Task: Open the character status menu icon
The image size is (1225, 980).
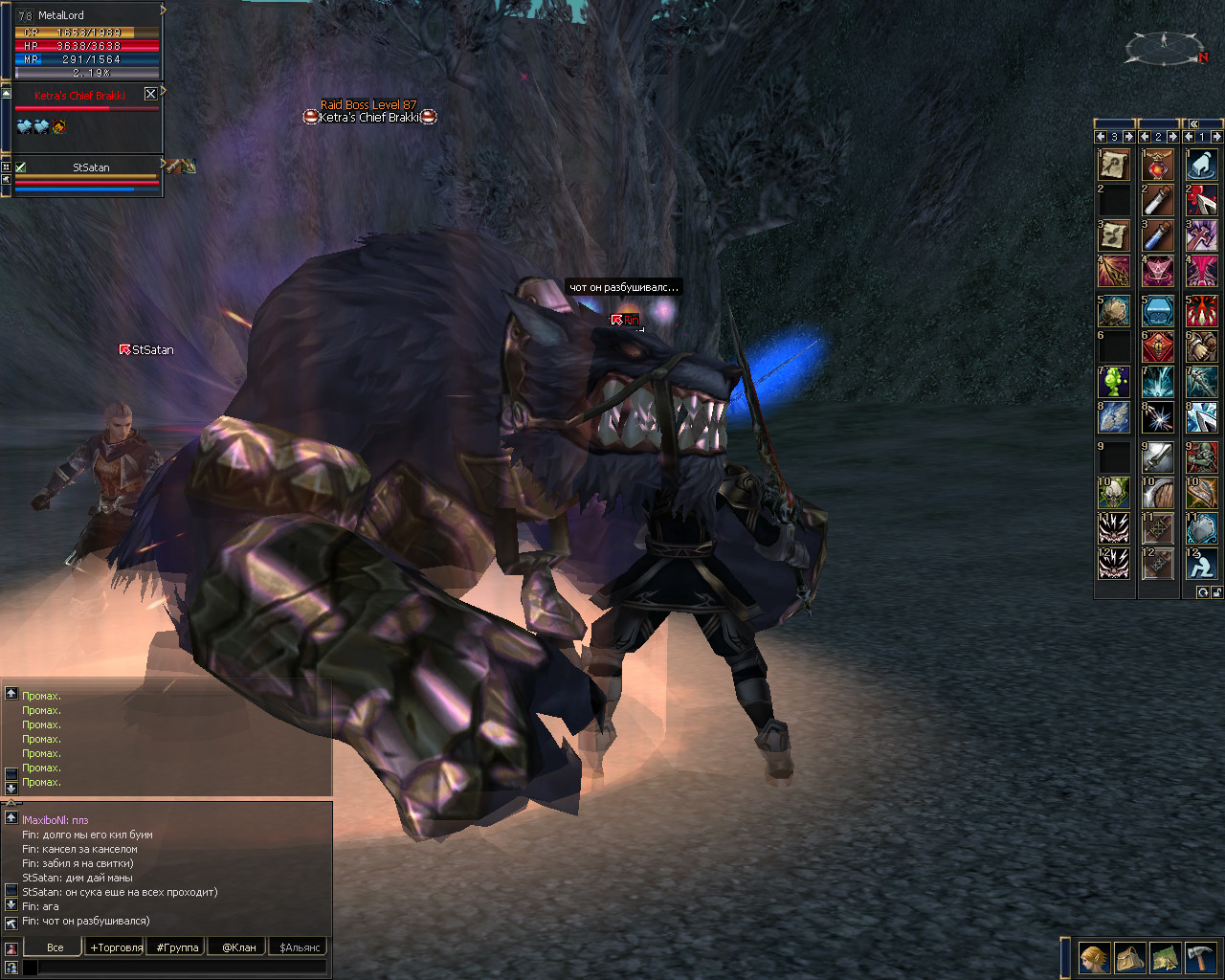Action: [1094, 958]
